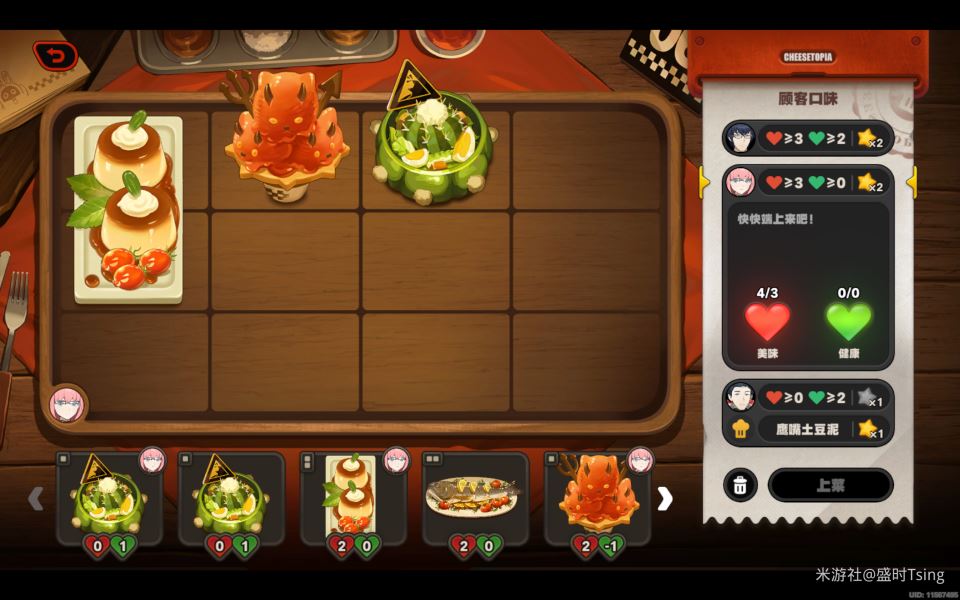Serve the dishes with the 上菜 button

830,485
